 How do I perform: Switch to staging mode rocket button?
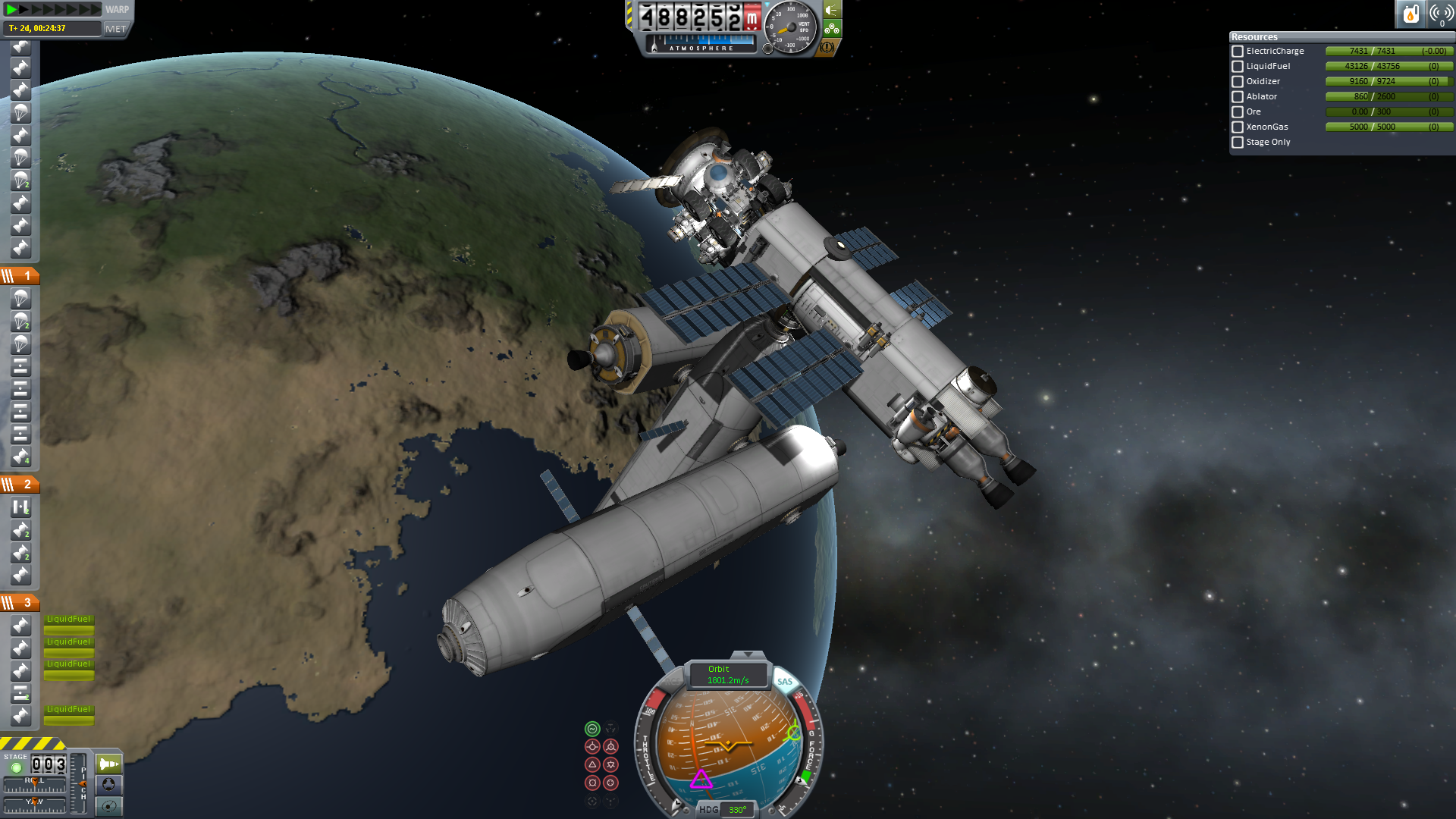(x=109, y=763)
